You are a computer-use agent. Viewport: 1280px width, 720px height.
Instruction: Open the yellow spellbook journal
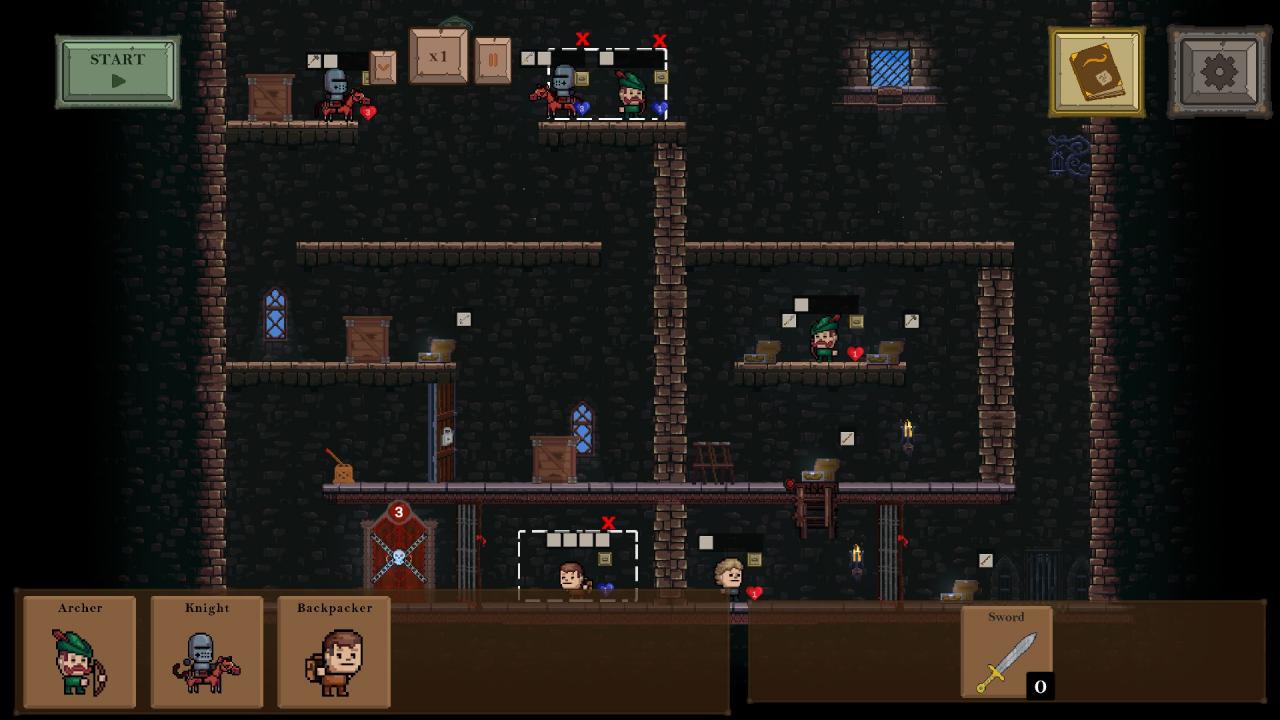1096,72
